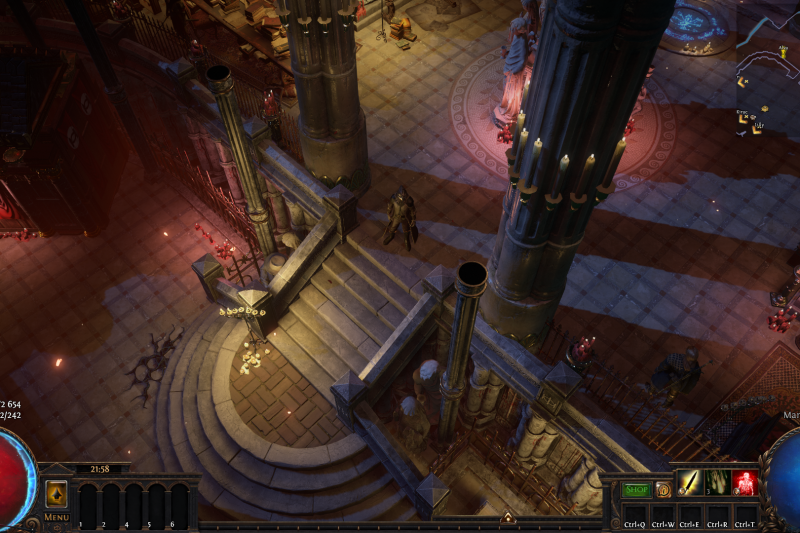The image size is (800, 533).
Task: Open the Menu button
Action: point(56,517)
